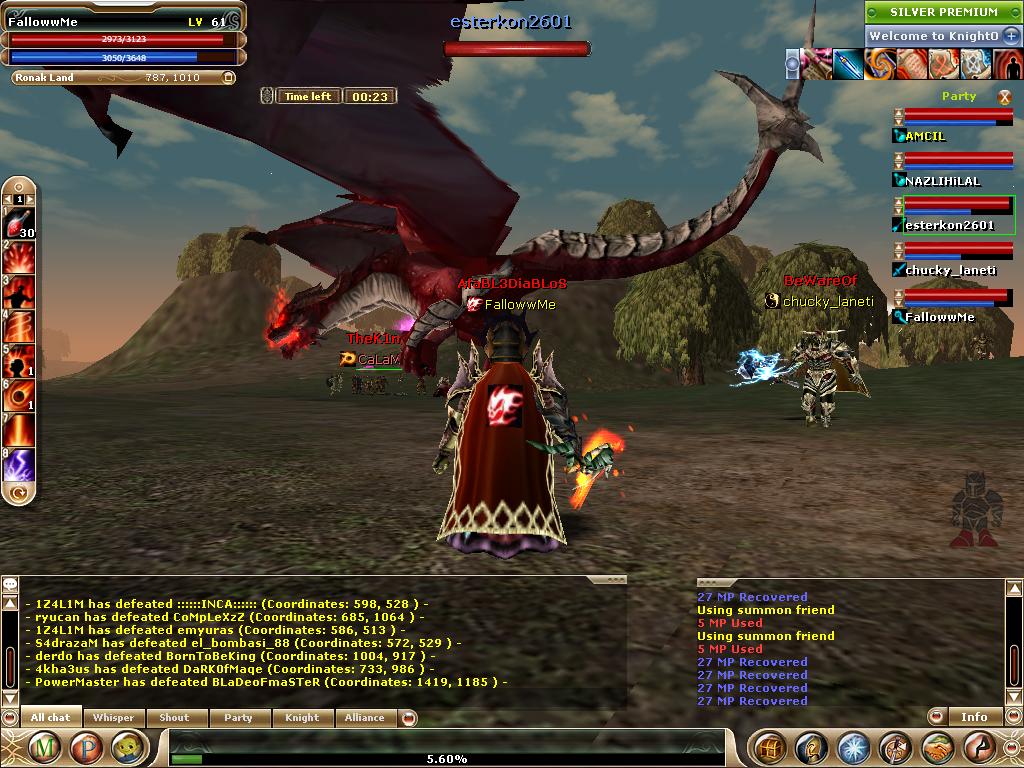The width and height of the screenshot is (1024, 768).
Task: Select party member NAZLIHILAL
Action: (942, 181)
